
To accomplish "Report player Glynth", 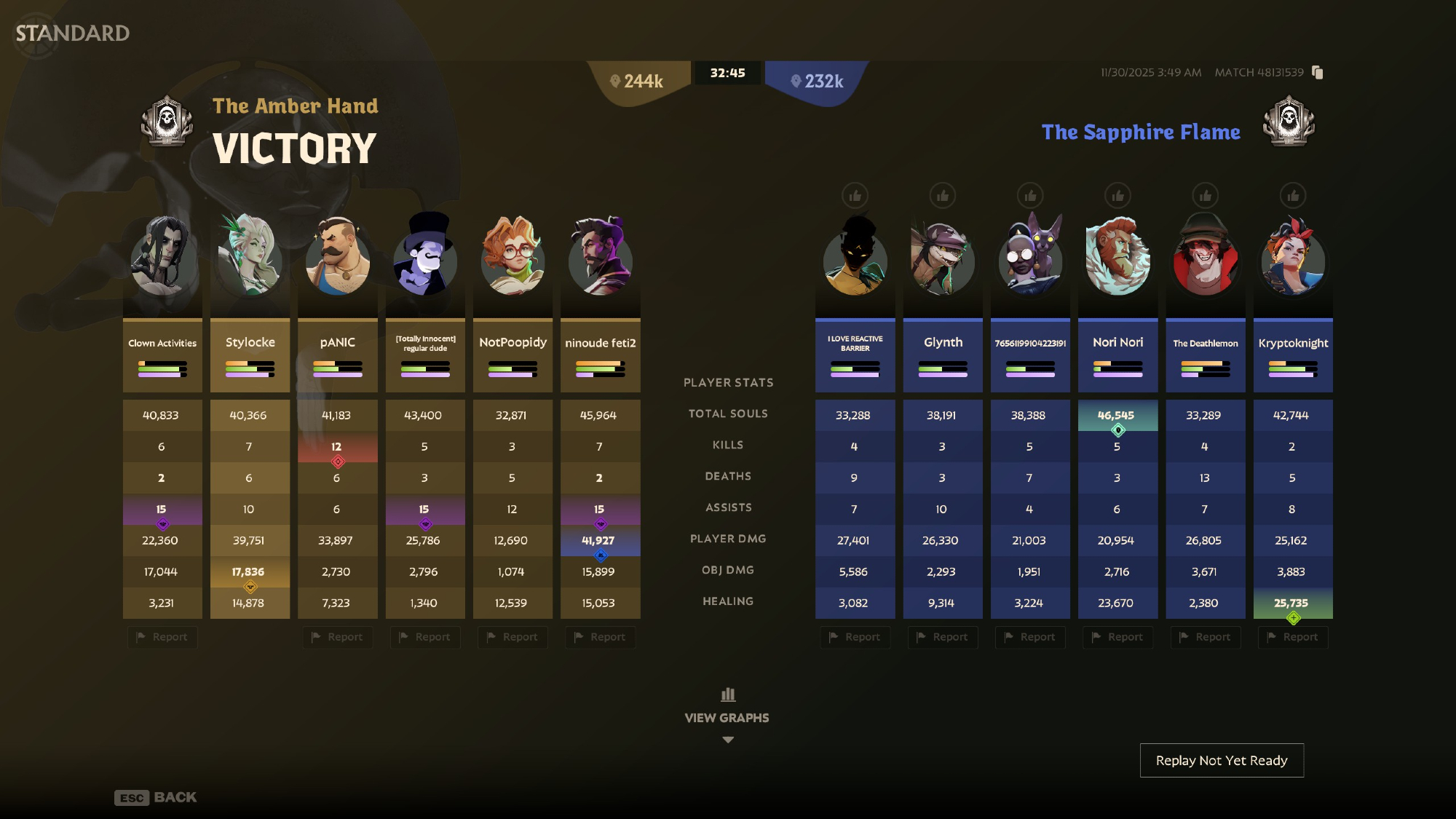I will point(943,637).
